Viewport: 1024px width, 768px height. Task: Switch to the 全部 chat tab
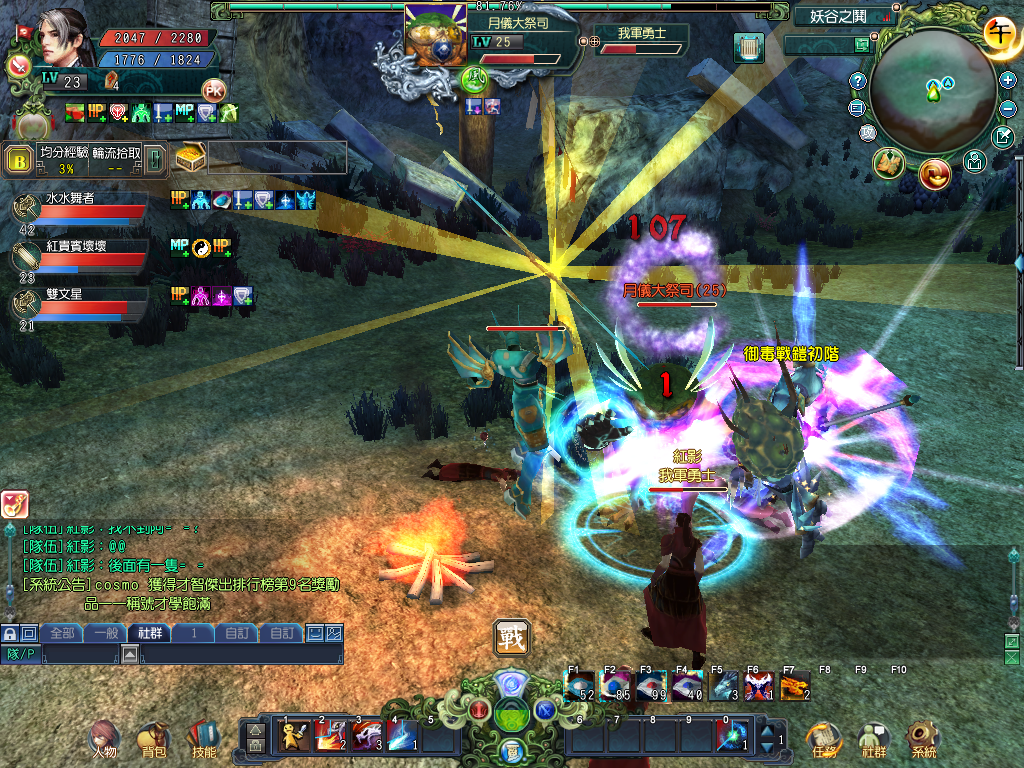62,633
